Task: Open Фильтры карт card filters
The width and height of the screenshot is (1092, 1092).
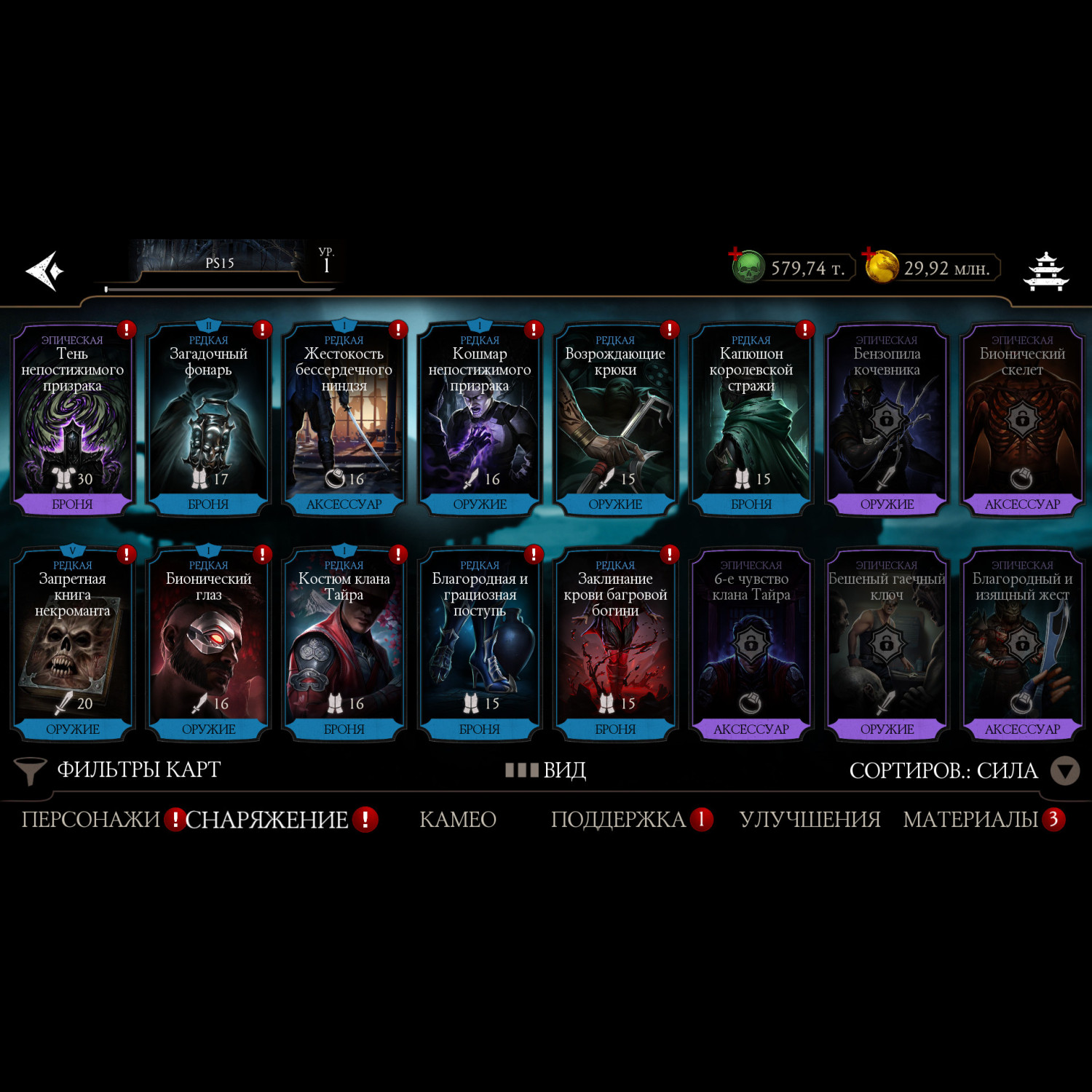Action: (x=118, y=770)
